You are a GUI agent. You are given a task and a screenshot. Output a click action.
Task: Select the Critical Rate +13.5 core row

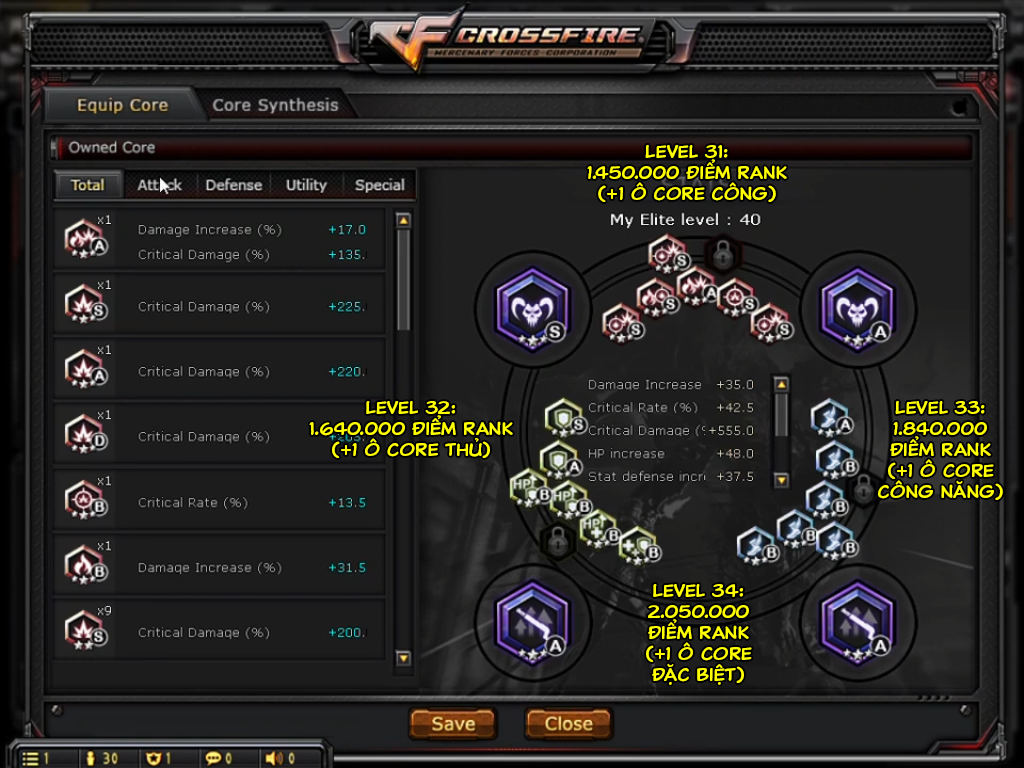click(x=220, y=502)
